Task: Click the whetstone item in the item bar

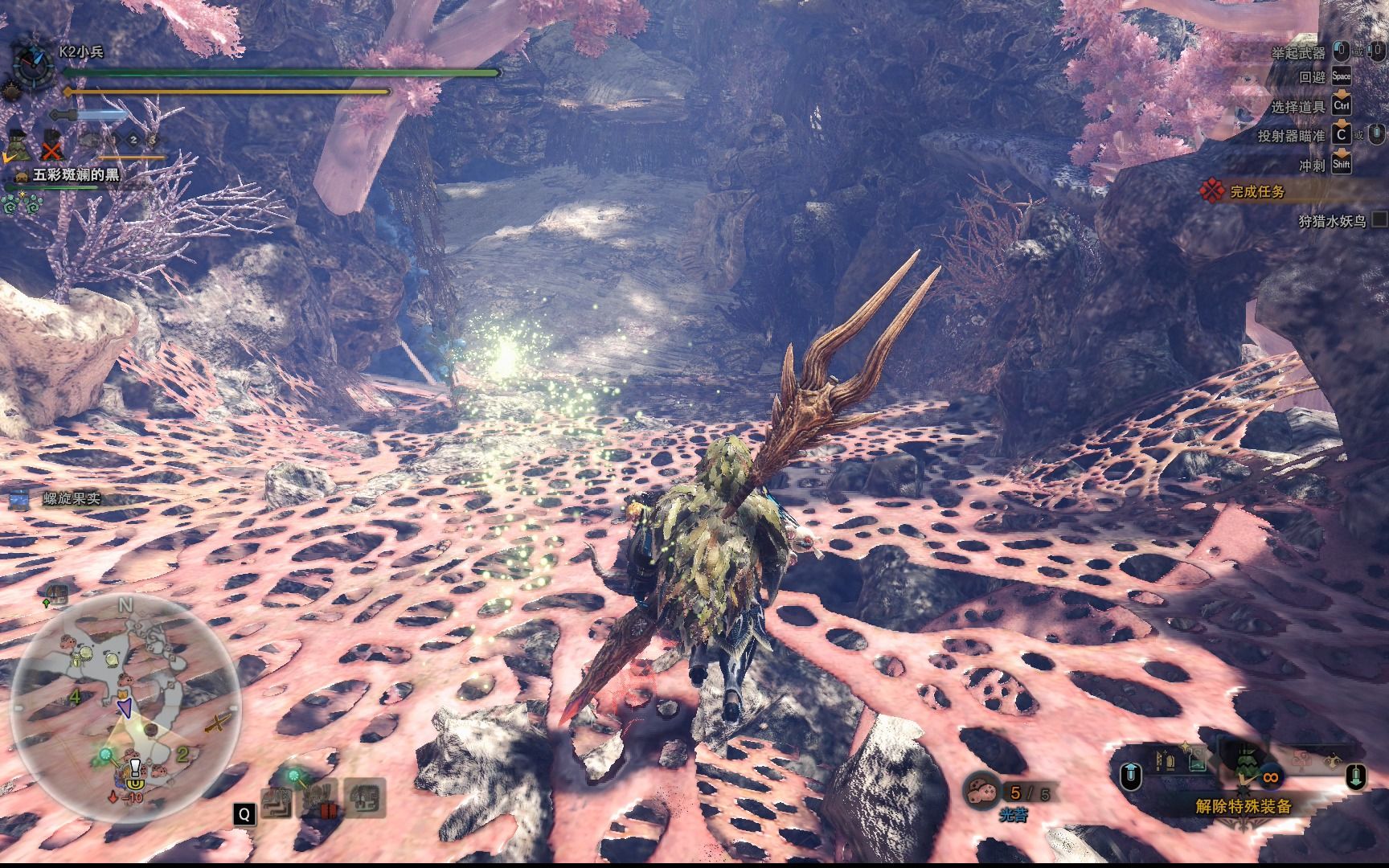Action: tap(1162, 759)
